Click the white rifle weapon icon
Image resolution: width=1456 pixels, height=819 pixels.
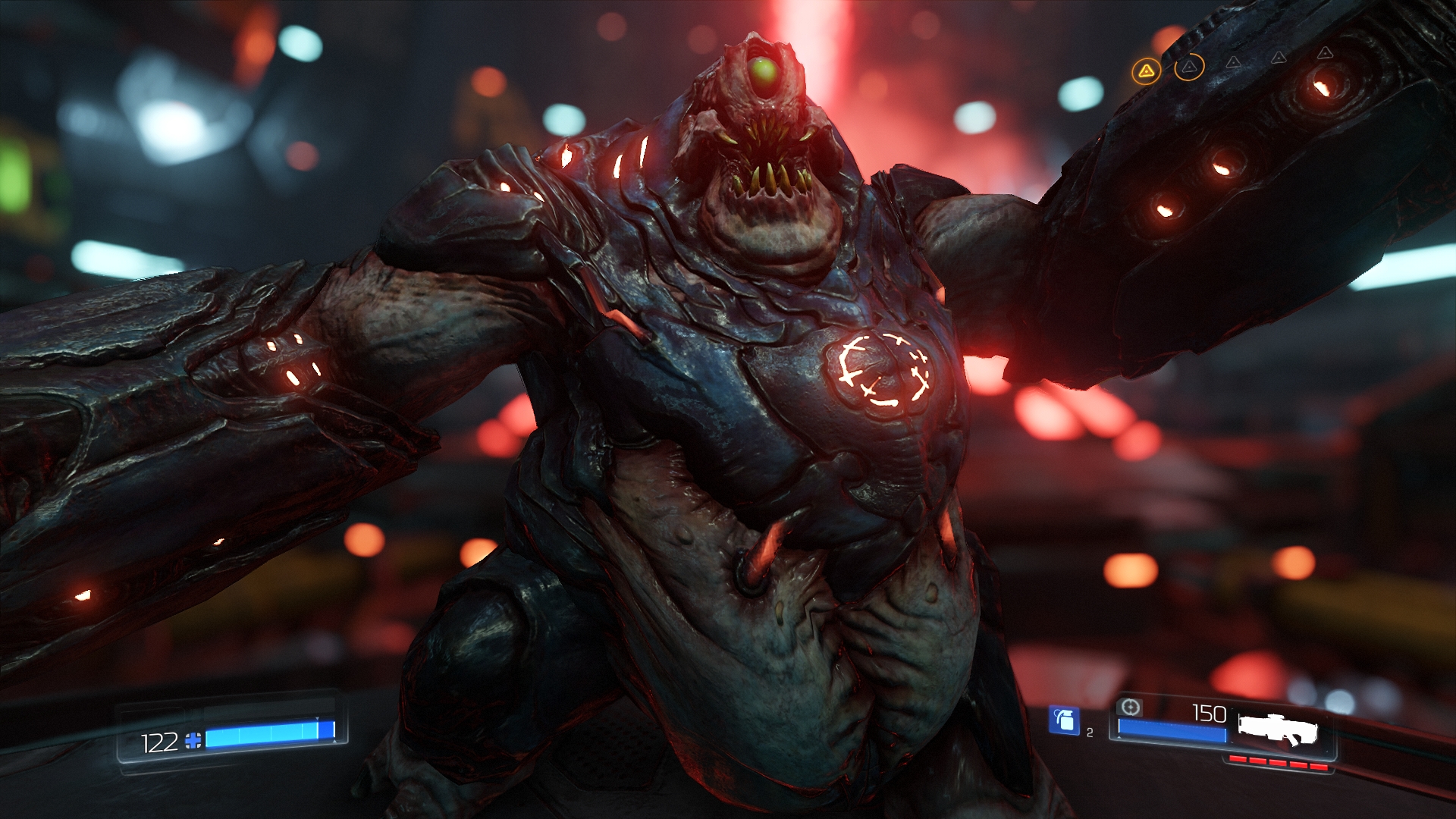(1279, 730)
